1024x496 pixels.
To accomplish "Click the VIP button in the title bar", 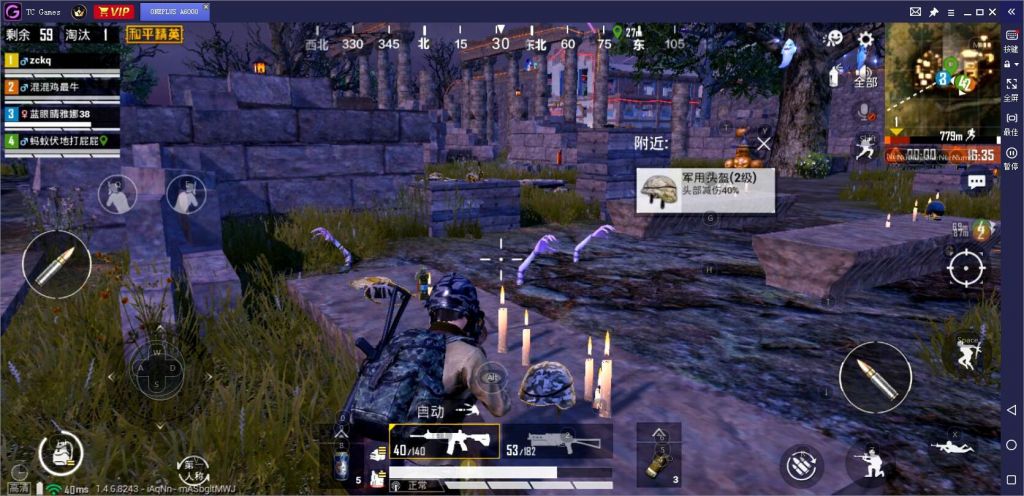I will pos(114,12).
